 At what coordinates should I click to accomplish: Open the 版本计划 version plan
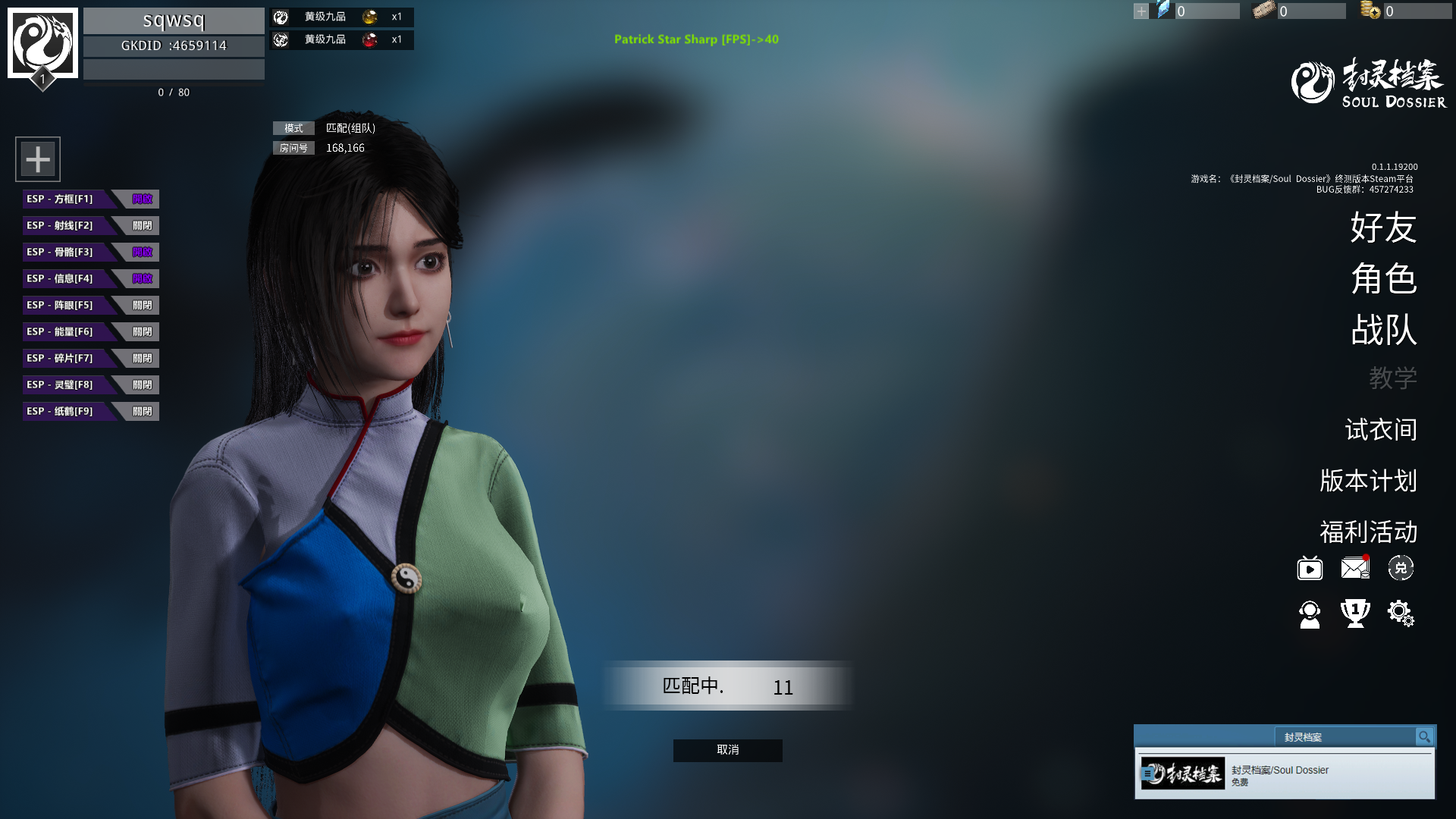click(1368, 481)
